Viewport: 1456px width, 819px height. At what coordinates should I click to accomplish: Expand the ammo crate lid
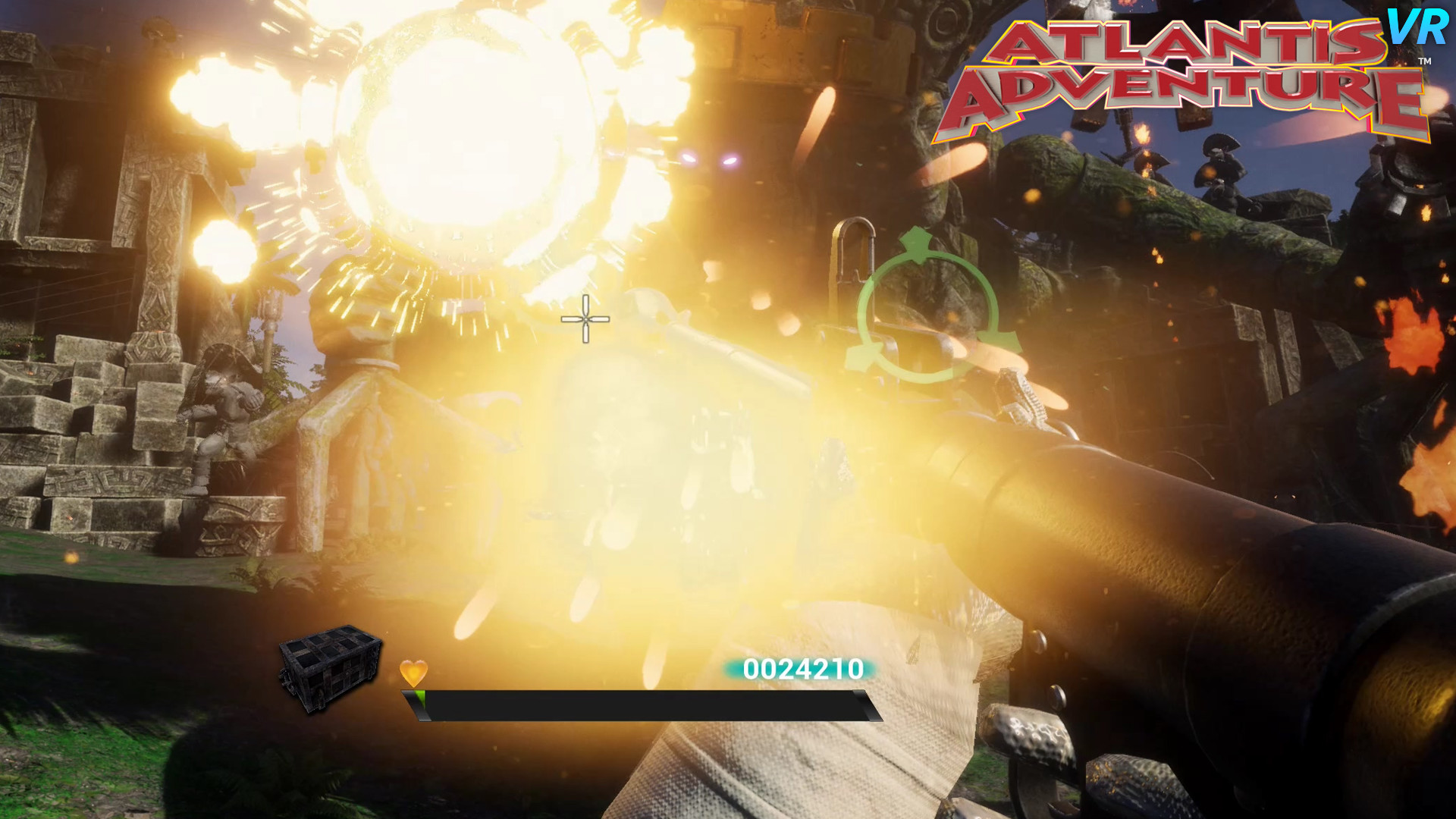click(x=330, y=645)
